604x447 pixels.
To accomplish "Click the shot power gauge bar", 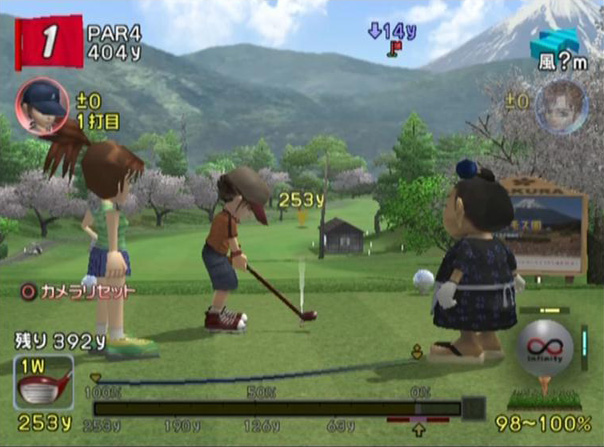I will click(x=276, y=408).
